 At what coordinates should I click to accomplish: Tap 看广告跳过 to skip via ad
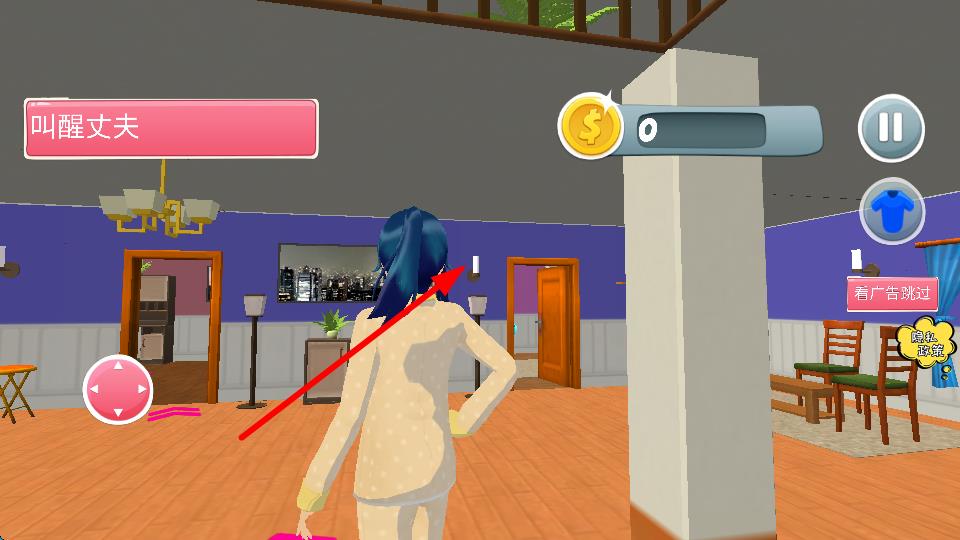tap(892, 294)
